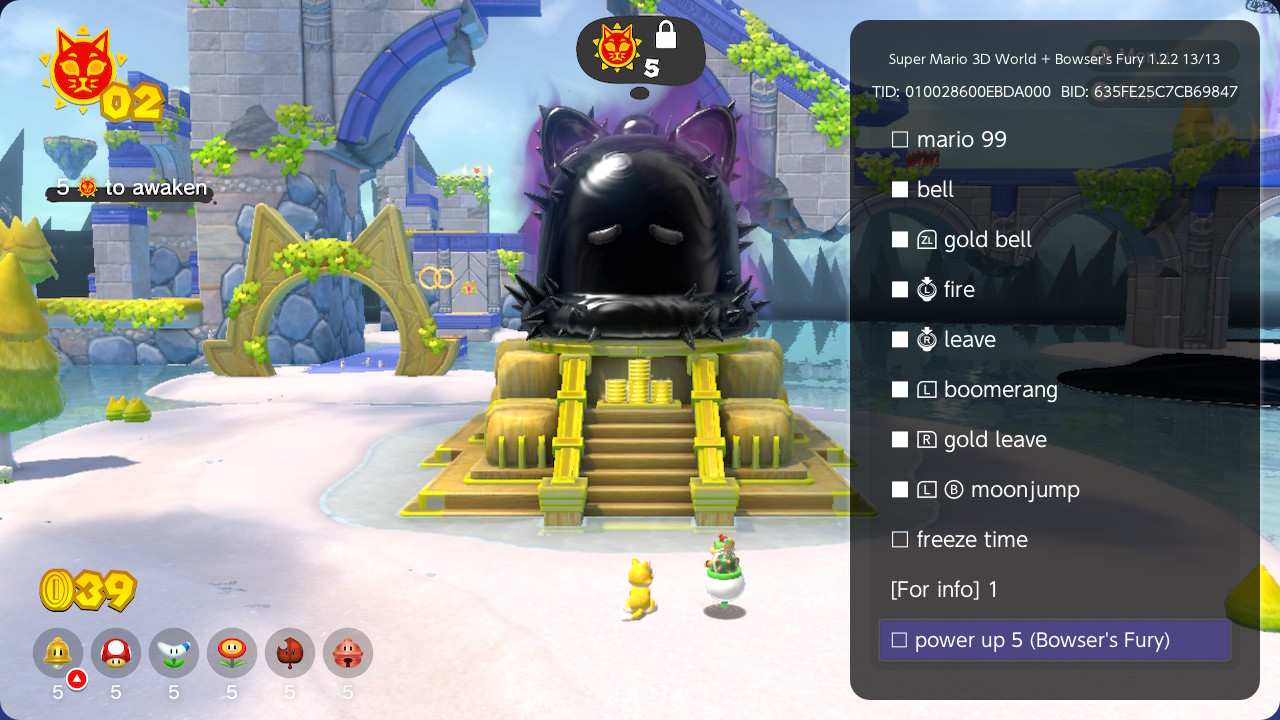Select the Super Mushroom power-up icon
Screen dimensions: 1280x720
click(x=115, y=653)
